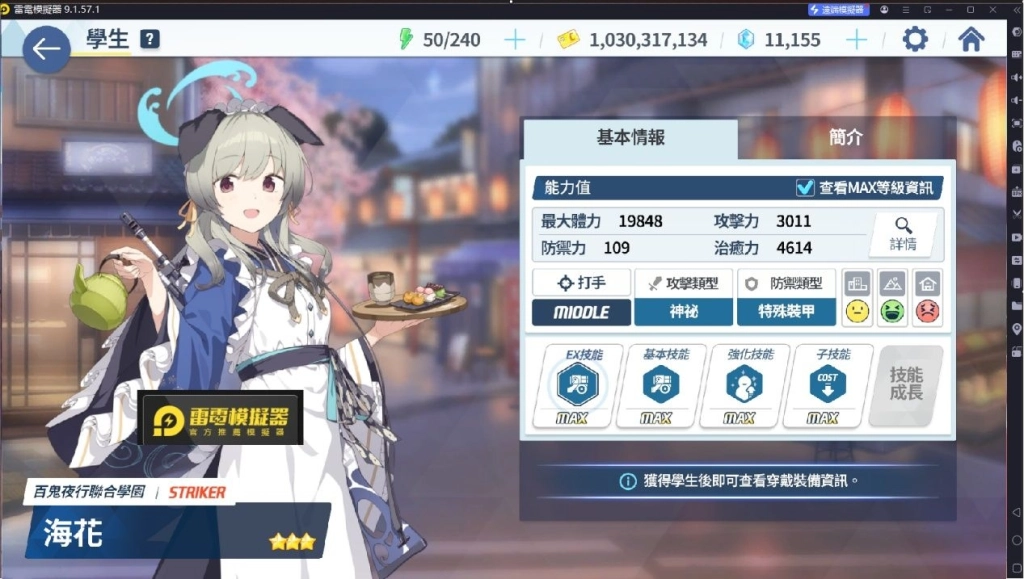Buy more blue gems with plus button
The image size is (1024, 579).
(856, 40)
